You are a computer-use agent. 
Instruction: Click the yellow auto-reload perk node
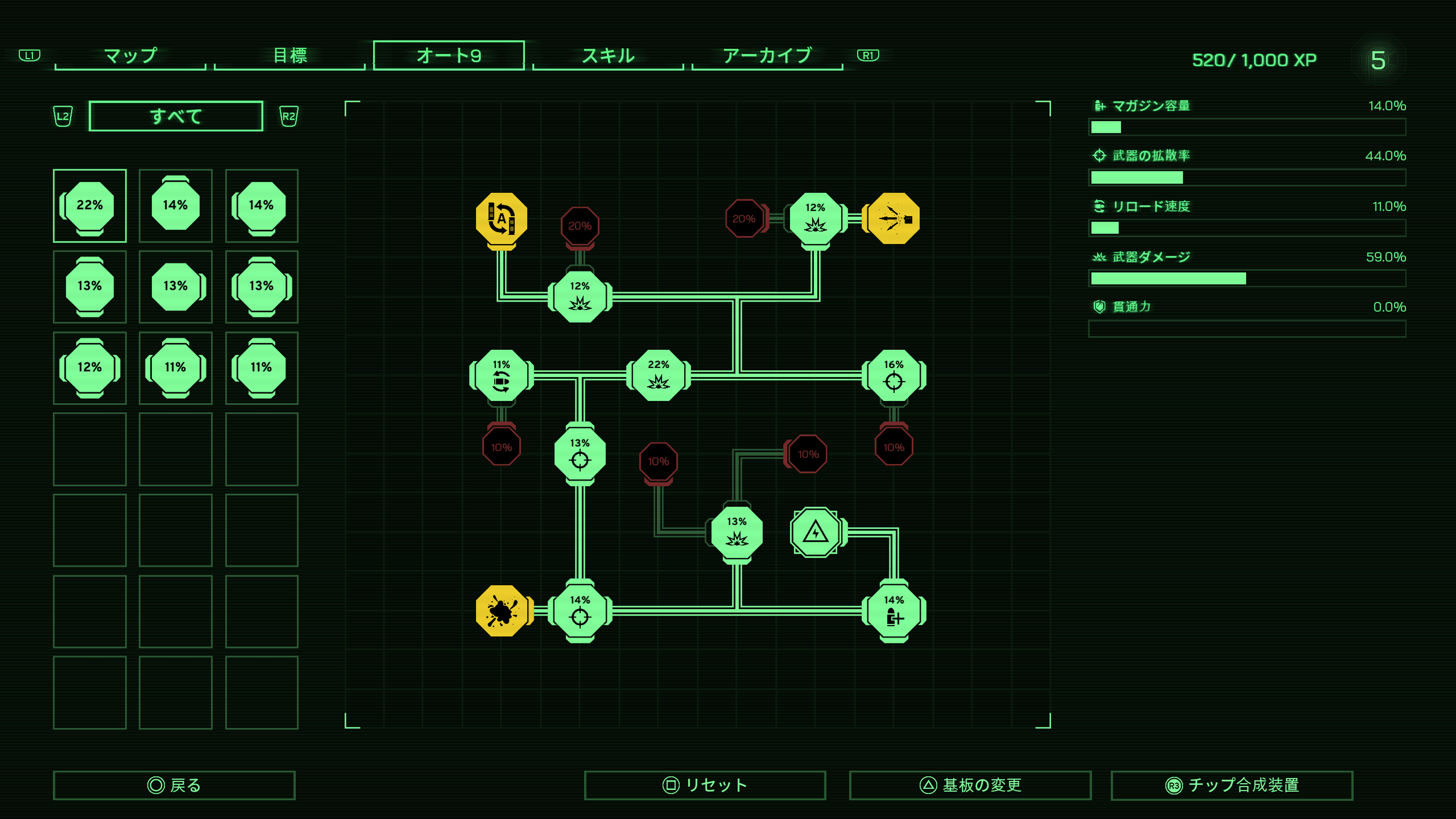(501, 219)
